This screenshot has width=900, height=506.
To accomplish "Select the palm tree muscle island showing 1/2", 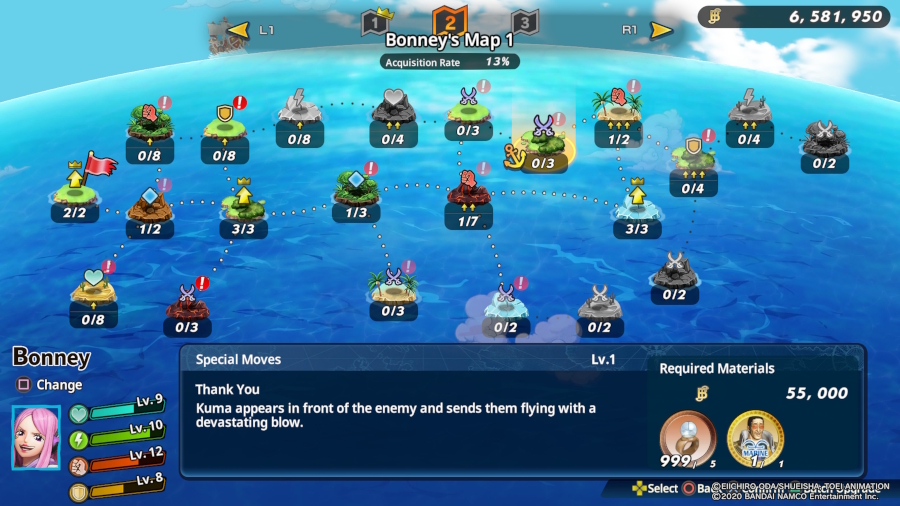I will tap(618, 112).
